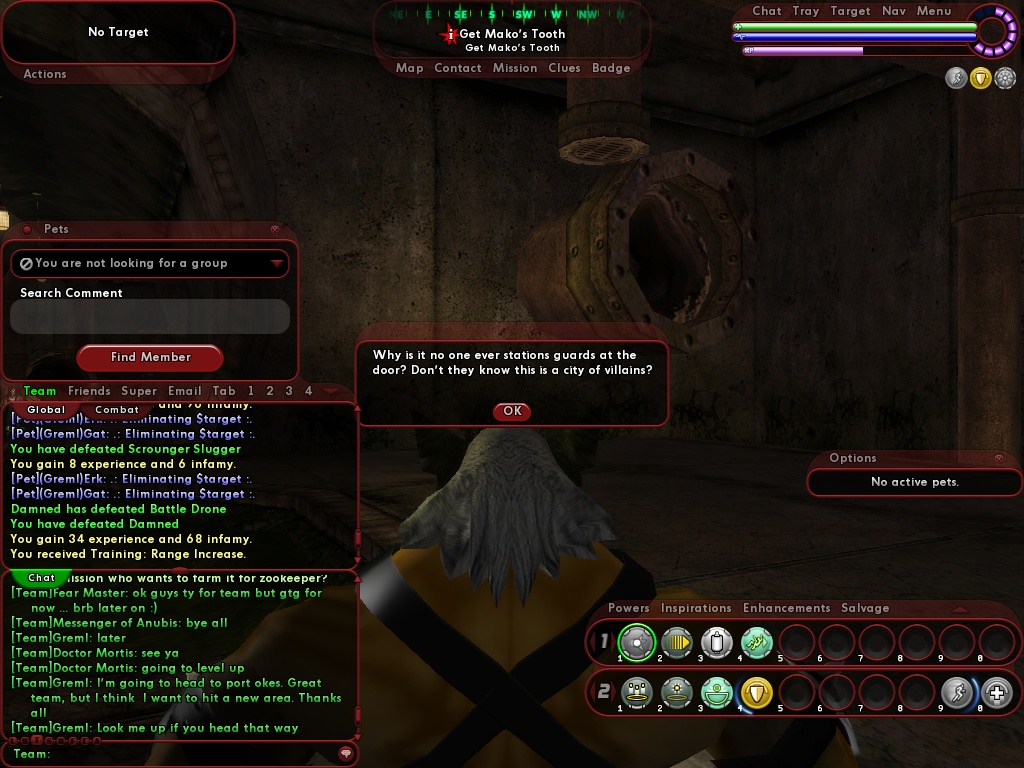Show the Mission panel
Screen dimensions: 1024x768
pos(515,68)
